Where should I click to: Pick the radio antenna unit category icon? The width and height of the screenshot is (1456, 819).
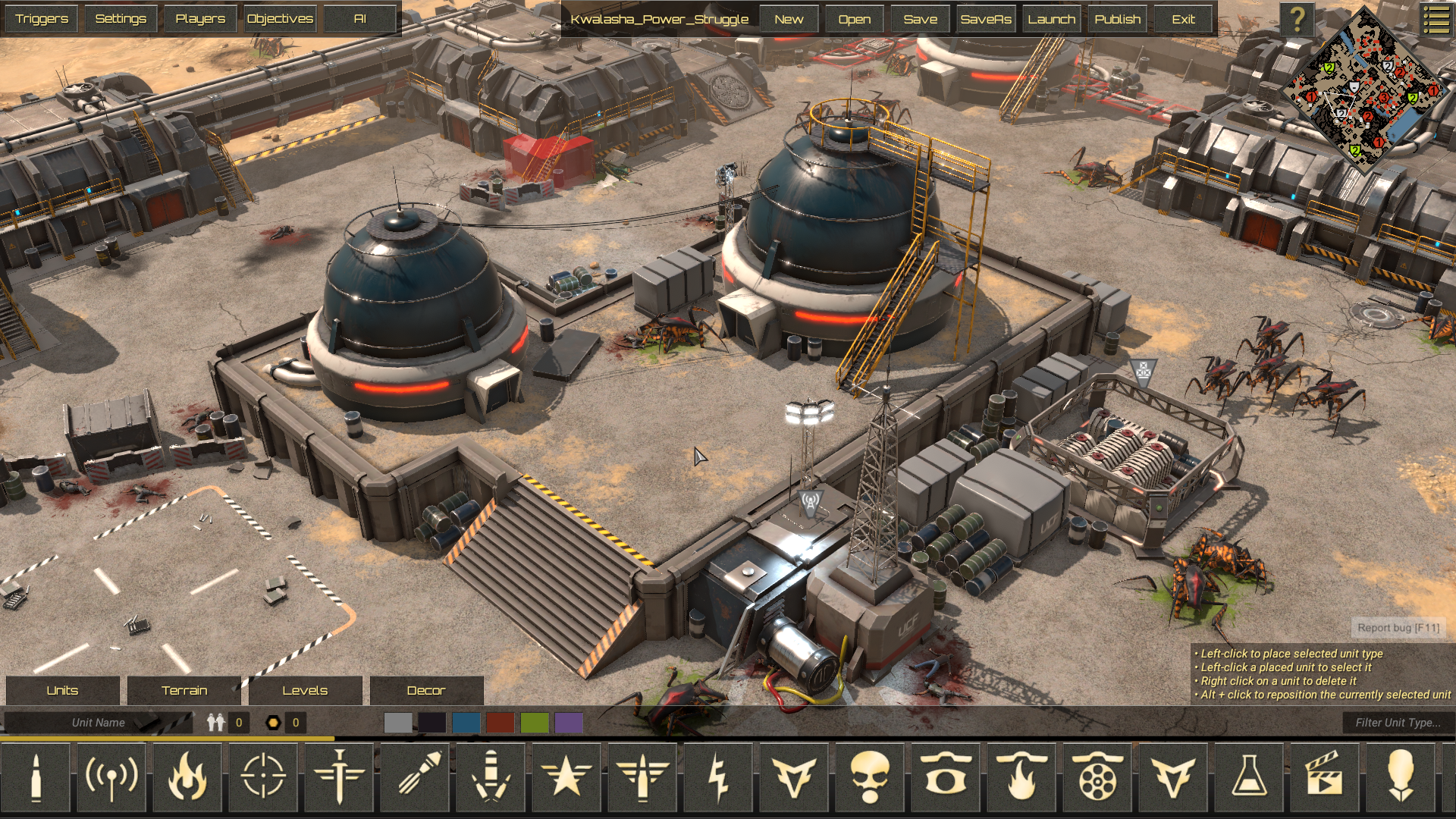pyautogui.click(x=111, y=777)
